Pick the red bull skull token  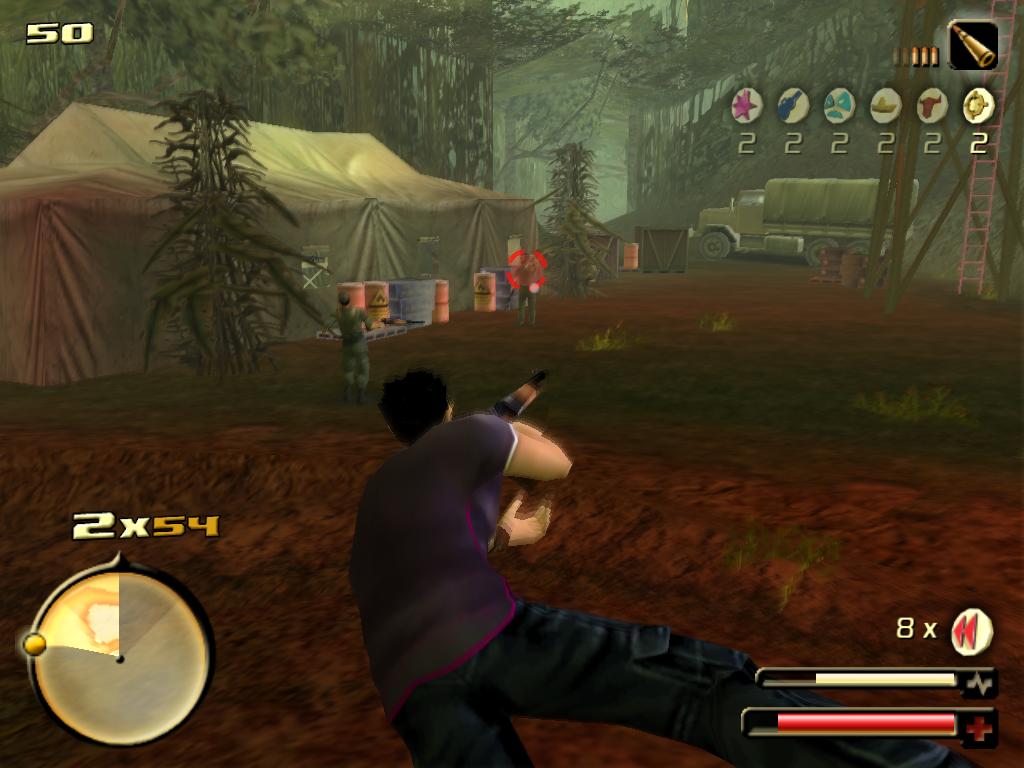[x=932, y=105]
